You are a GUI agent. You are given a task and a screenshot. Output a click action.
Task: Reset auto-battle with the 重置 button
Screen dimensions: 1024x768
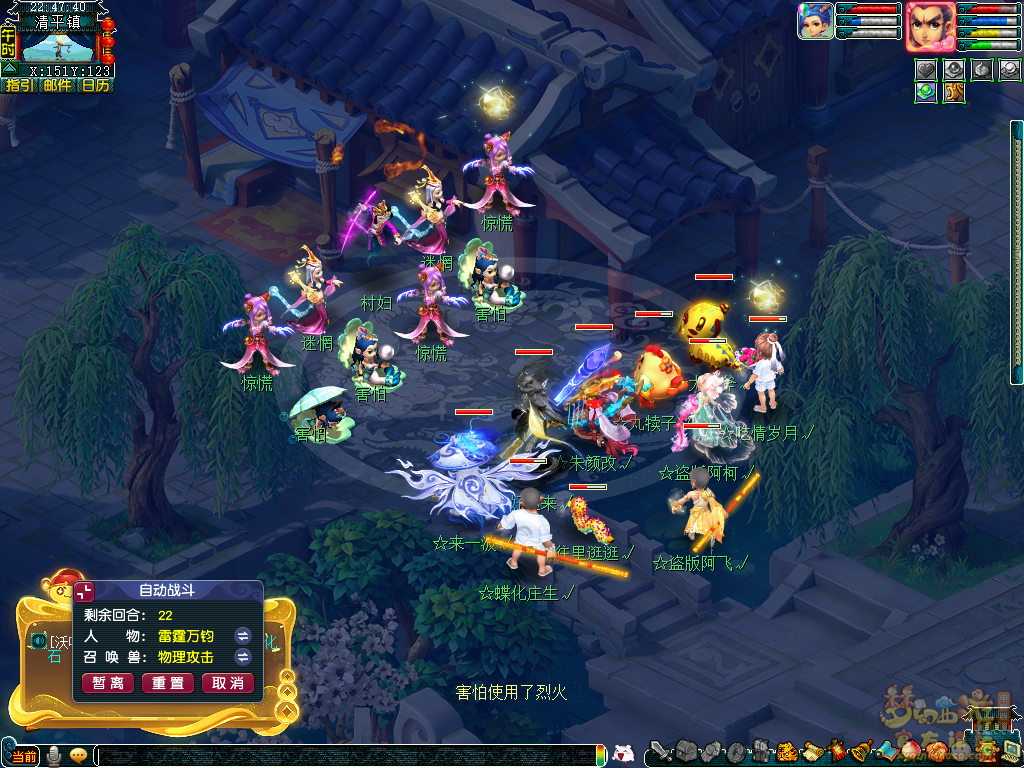tap(168, 683)
